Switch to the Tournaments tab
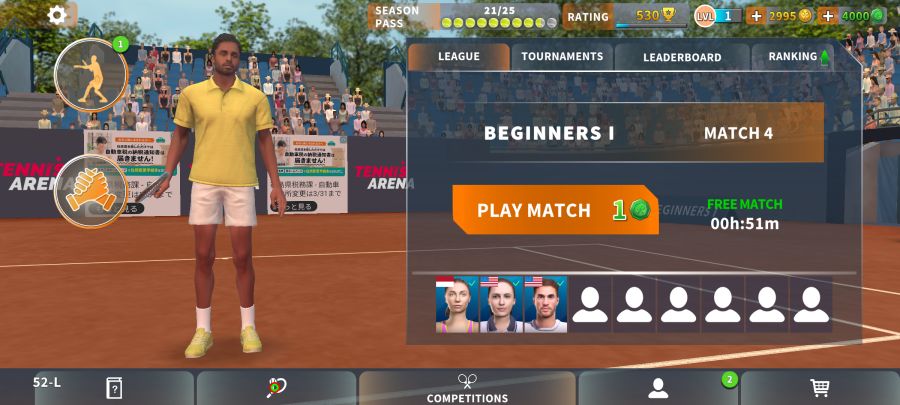 (562, 57)
